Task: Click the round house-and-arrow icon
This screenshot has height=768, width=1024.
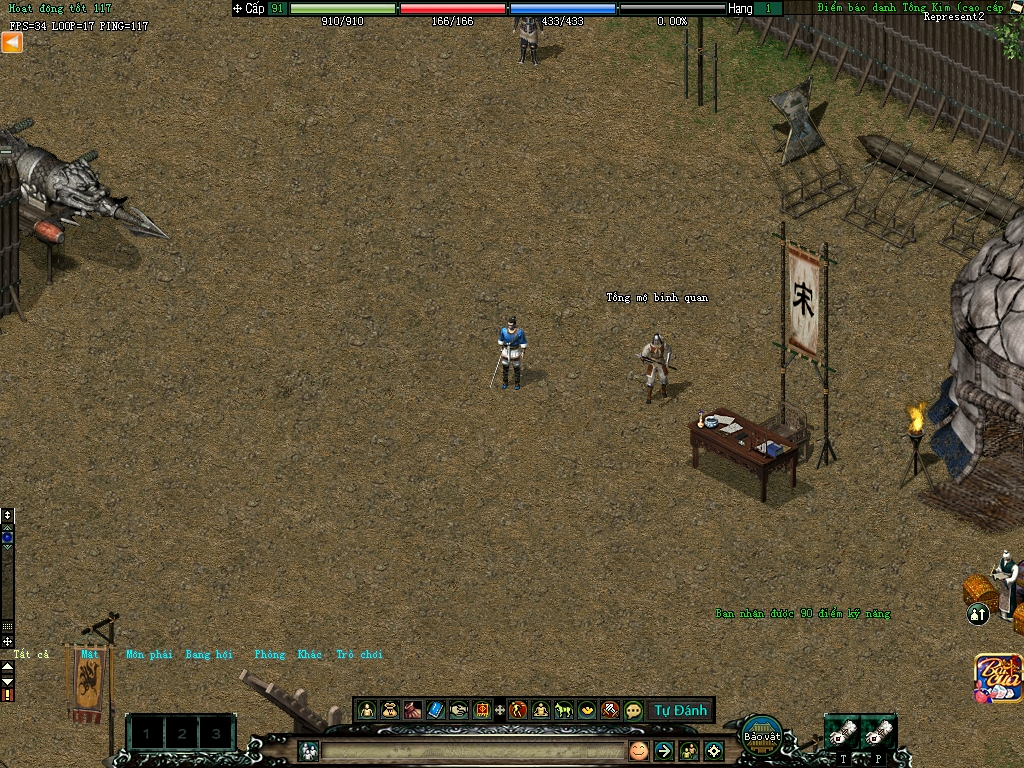Action: point(978,614)
